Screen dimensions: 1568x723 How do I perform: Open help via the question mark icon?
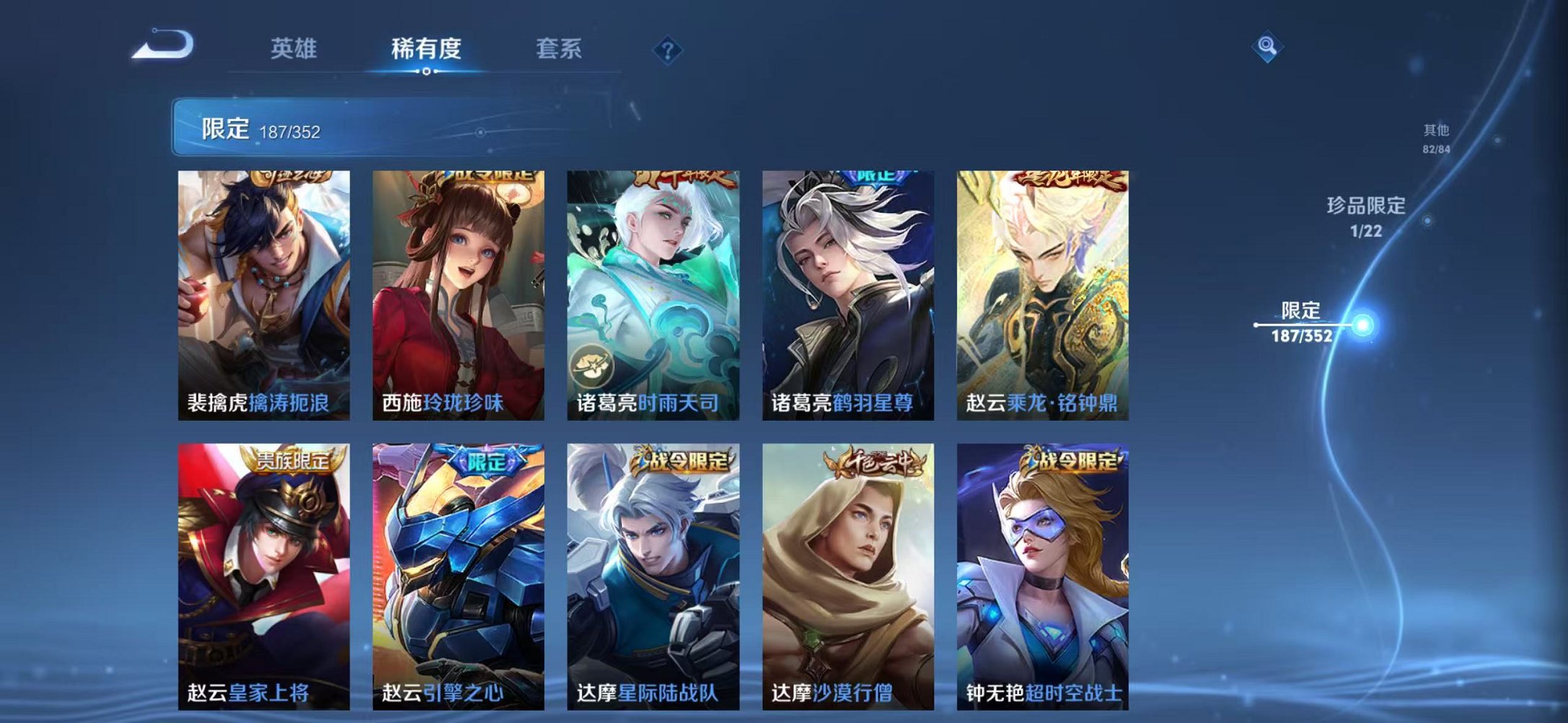coord(668,51)
